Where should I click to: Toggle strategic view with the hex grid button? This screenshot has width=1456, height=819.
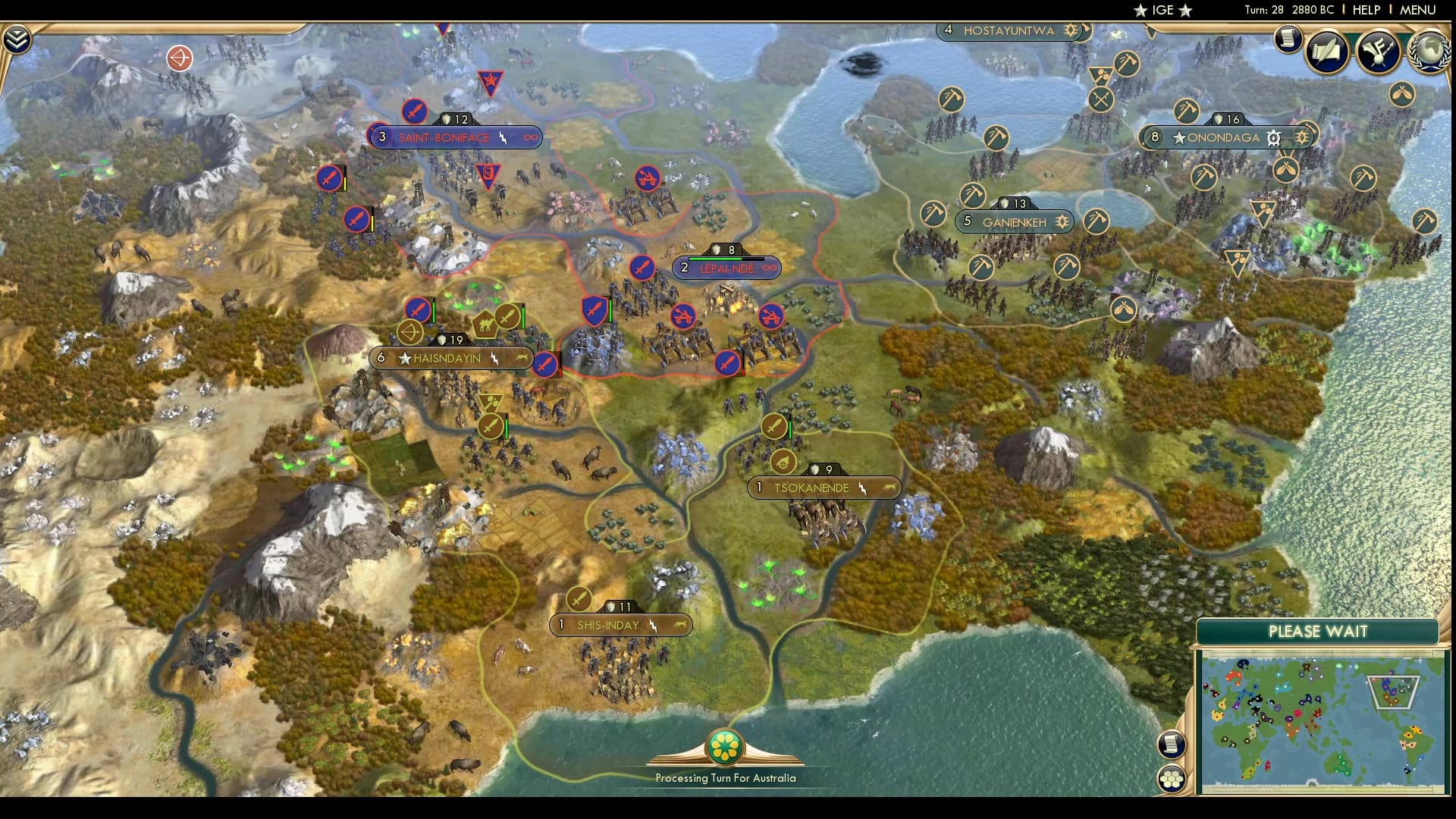tap(1172, 777)
